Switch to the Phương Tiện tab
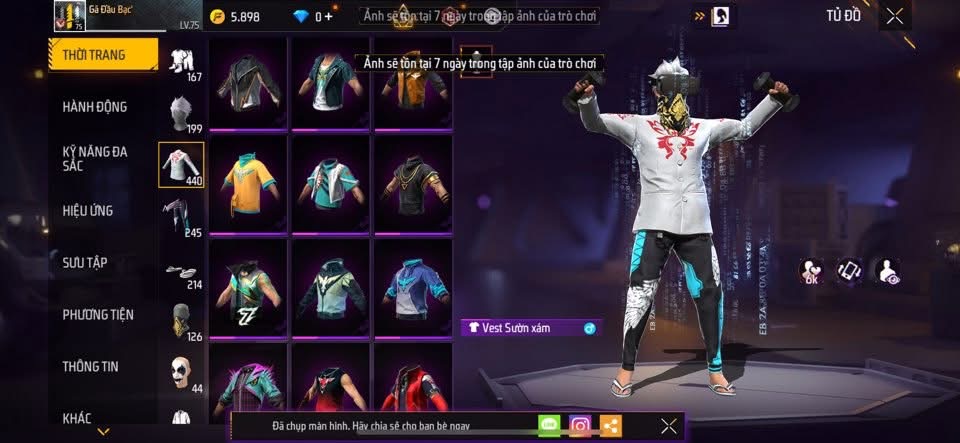The height and width of the screenshot is (443, 960). (x=98, y=315)
